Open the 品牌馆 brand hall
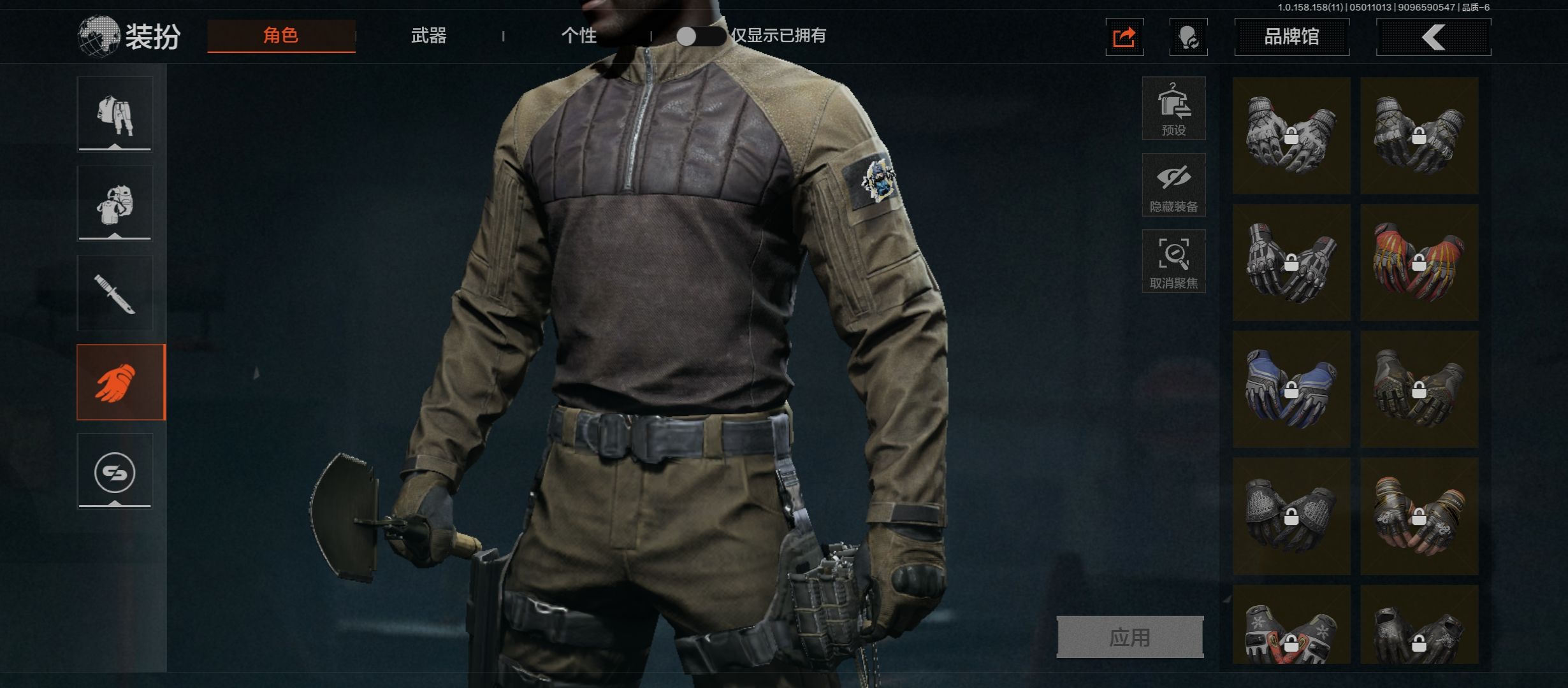This screenshot has width=1568, height=688. point(1291,37)
